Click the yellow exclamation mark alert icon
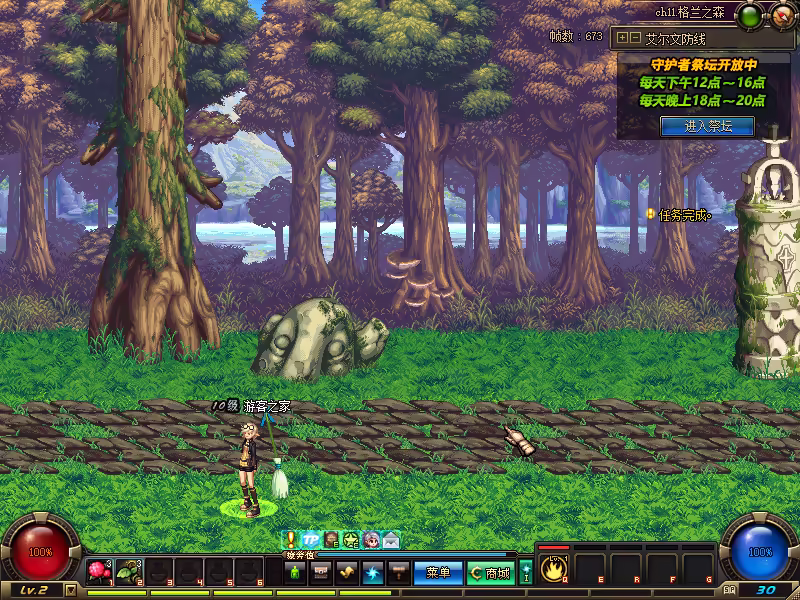Screen dimensions: 800x600 click(x=291, y=539)
